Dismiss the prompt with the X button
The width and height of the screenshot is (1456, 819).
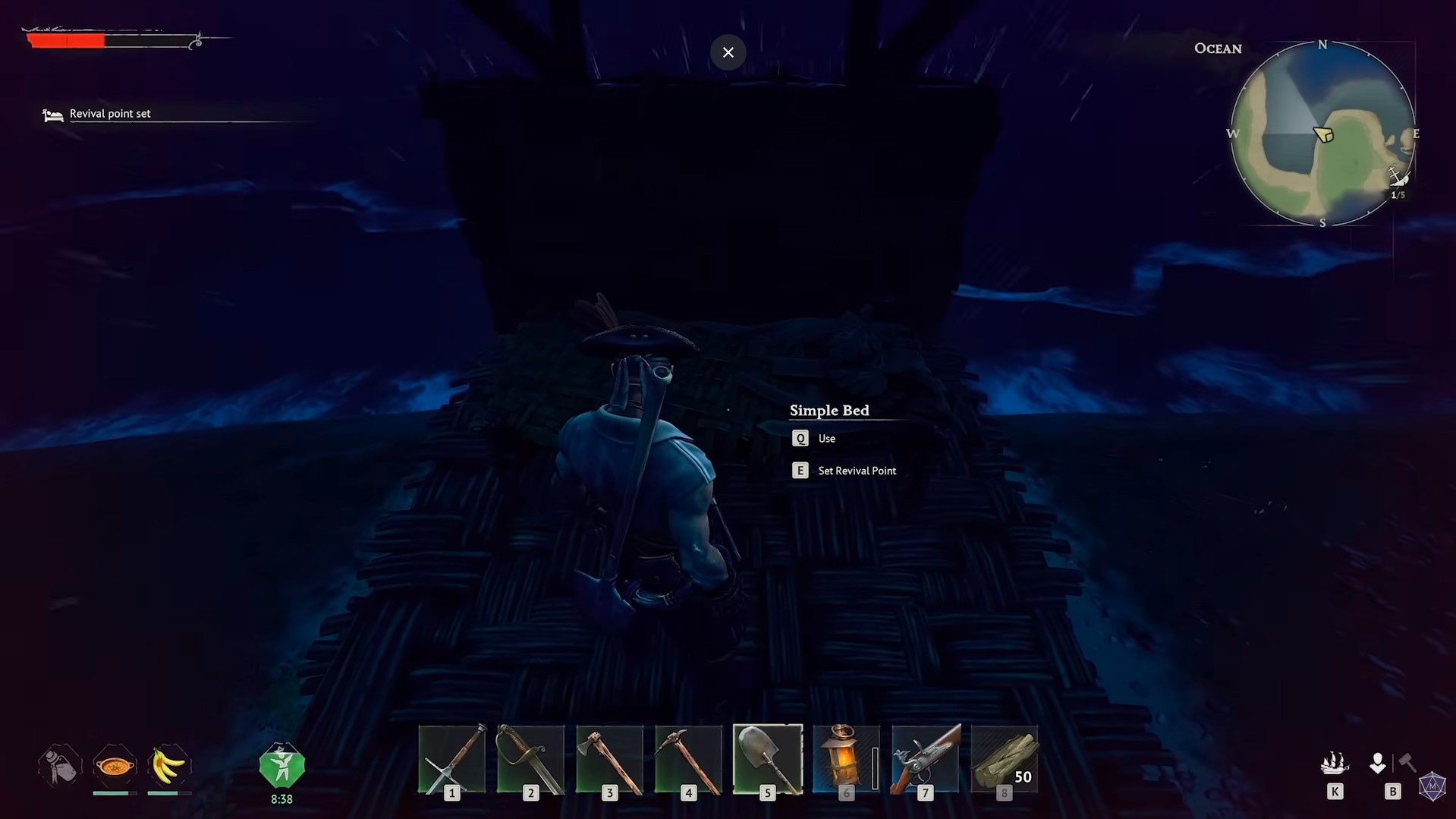(728, 52)
